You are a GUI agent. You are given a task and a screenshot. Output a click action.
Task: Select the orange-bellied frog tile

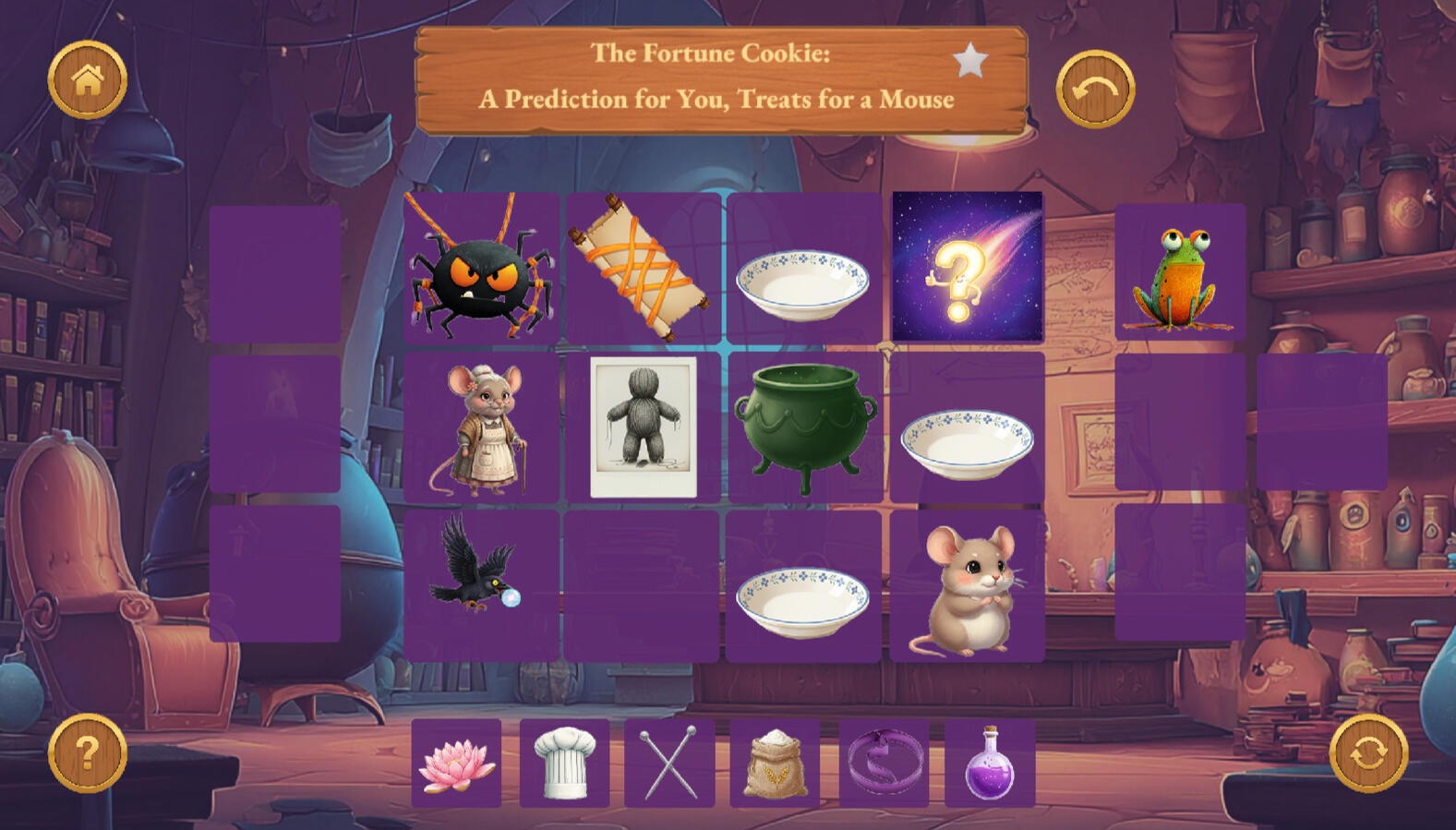coord(1180,273)
